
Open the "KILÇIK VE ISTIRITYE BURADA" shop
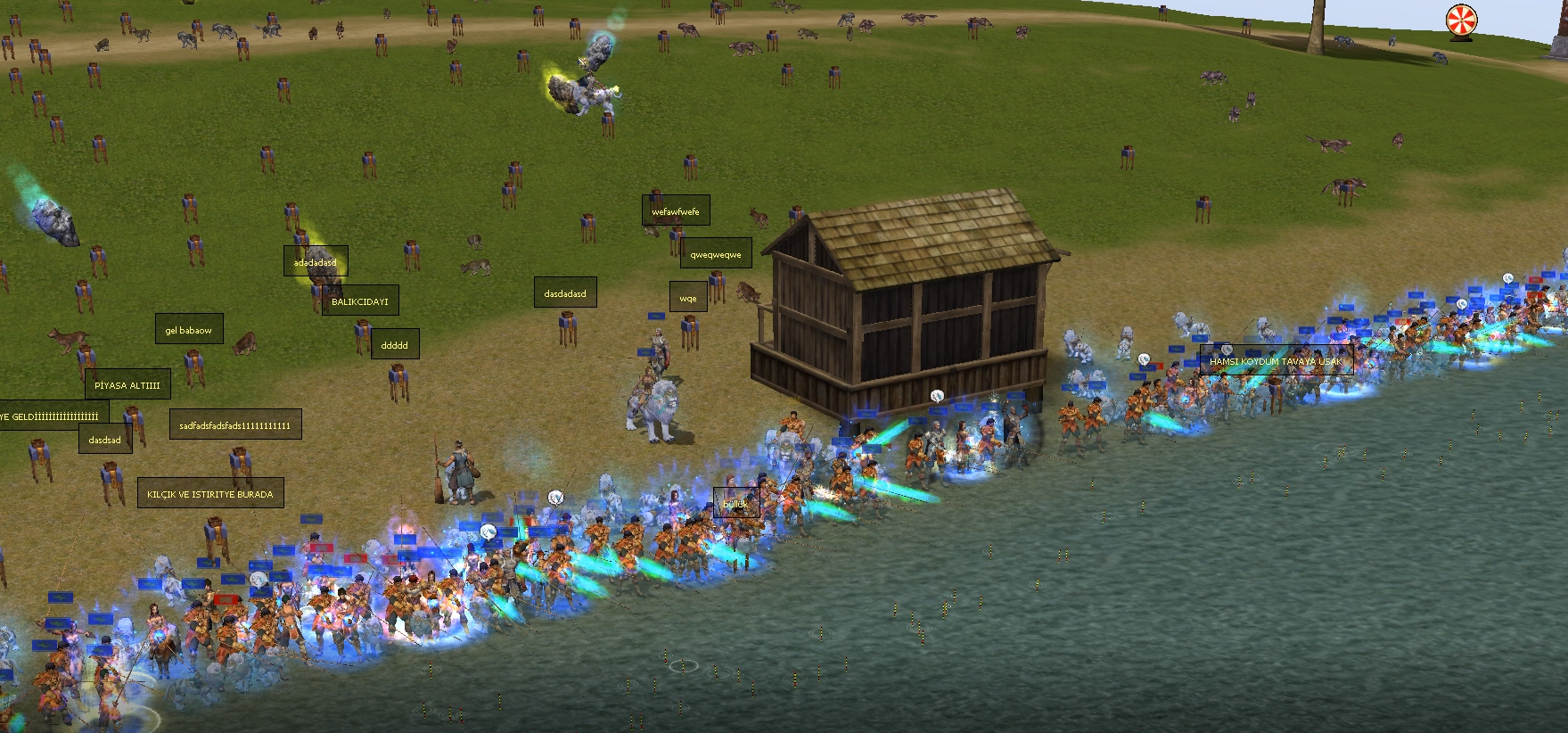(210, 494)
